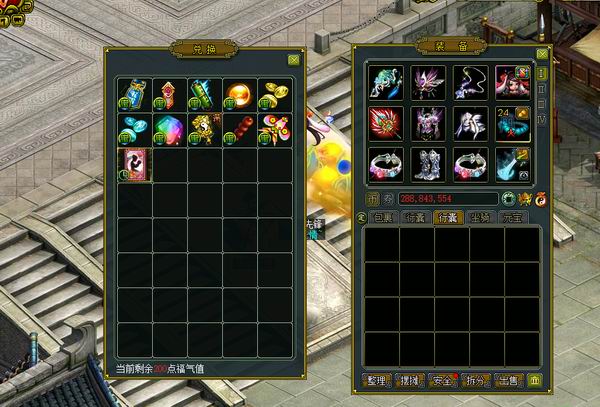Close the 装备 equipment window
Viewport: 600px width, 407px height.
click(x=542, y=54)
